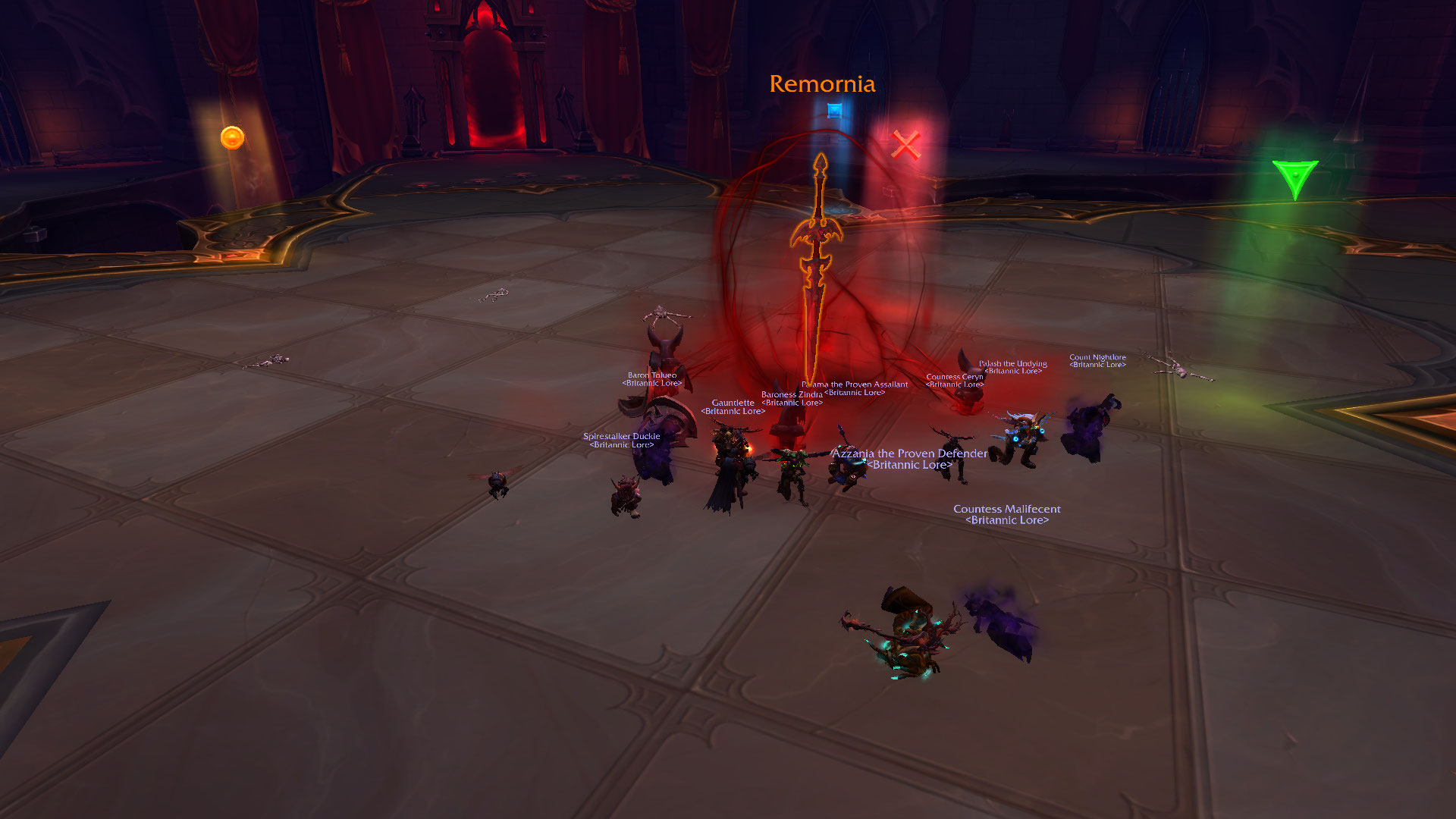Screen dimensions: 1456x819
Task: Choose Count Nightlore's name label
Action: [x=1097, y=357]
